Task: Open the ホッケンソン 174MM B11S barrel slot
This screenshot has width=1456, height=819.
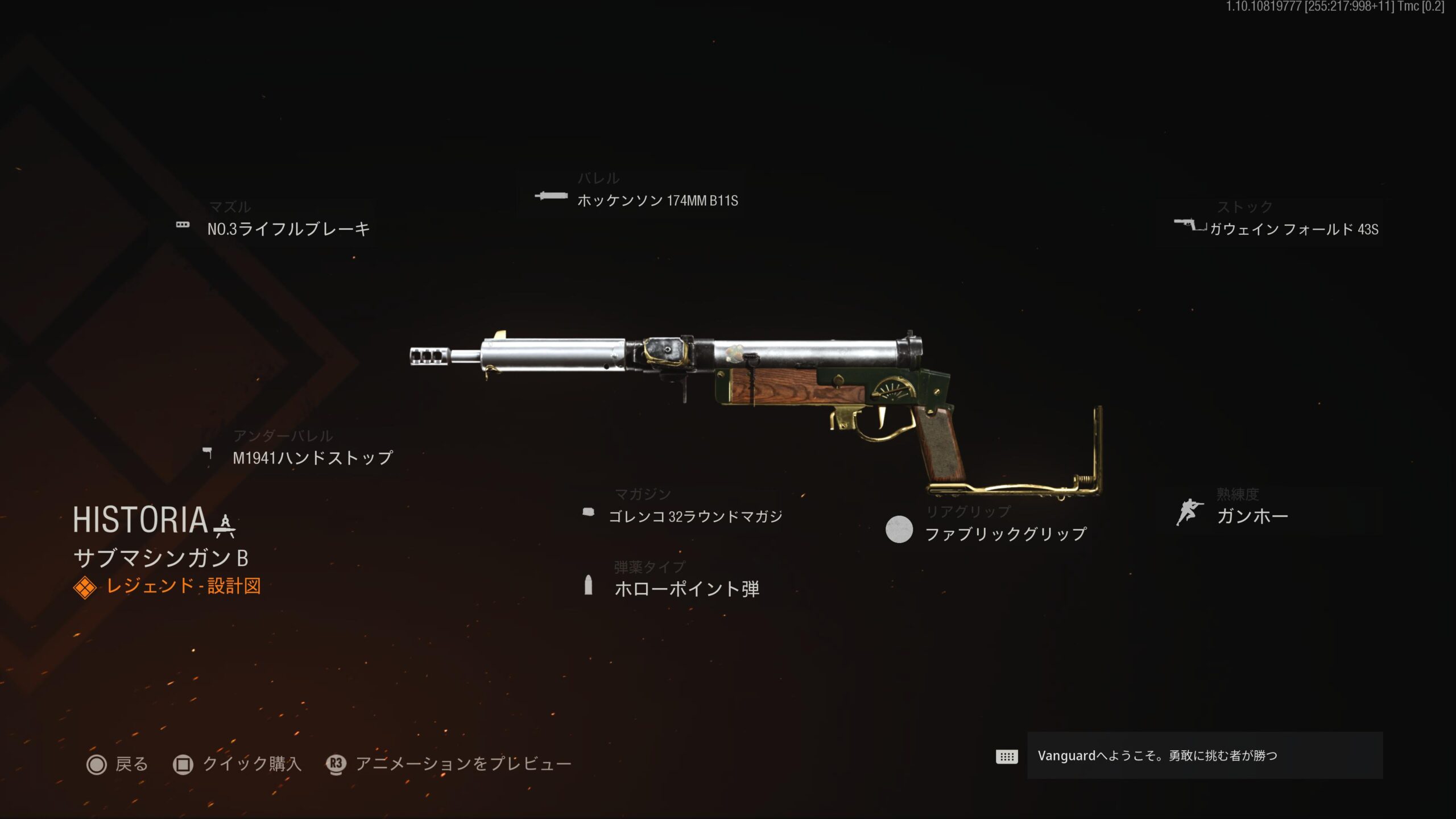Action: tap(657, 200)
